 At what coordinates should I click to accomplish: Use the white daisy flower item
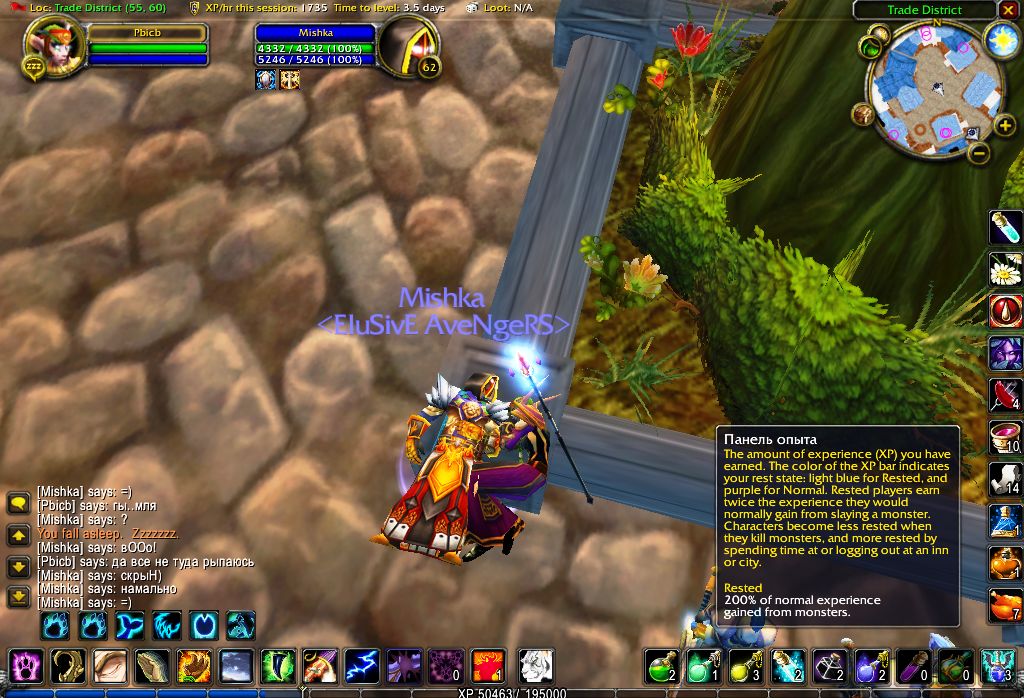pos(1005,269)
